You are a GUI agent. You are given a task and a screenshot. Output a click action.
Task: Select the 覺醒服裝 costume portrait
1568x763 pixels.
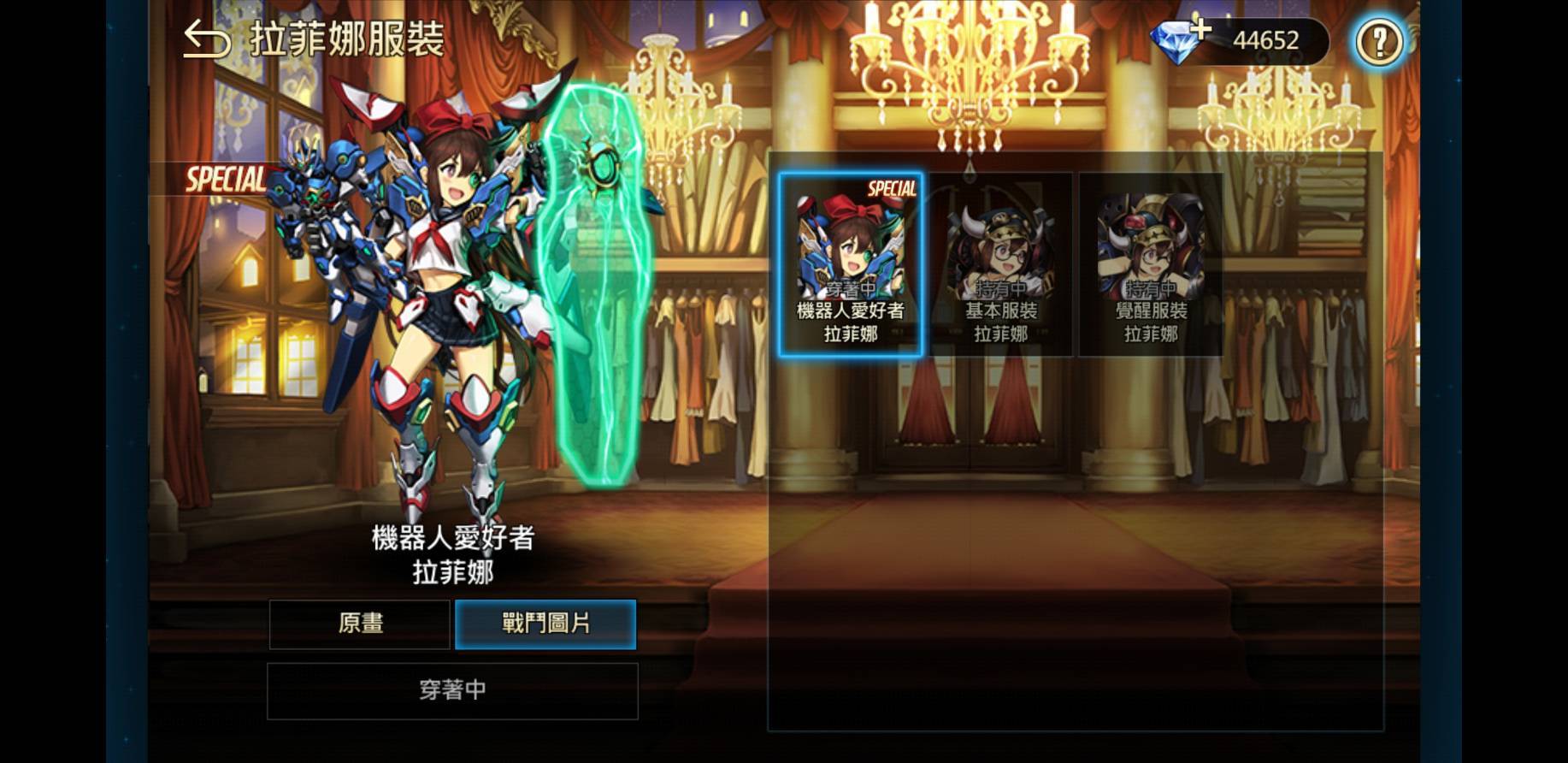point(1150,248)
